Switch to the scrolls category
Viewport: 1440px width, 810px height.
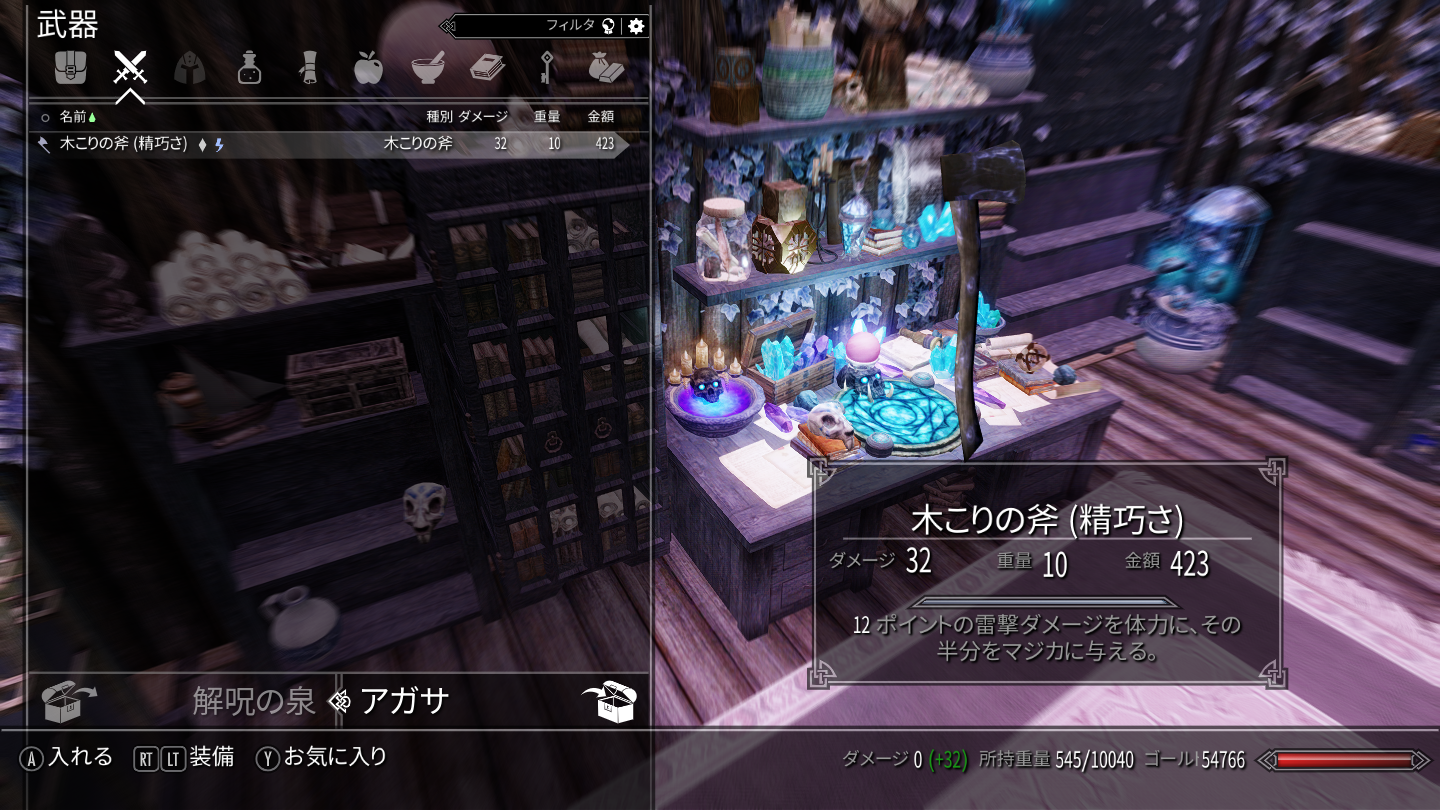click(x=309, y=67)
